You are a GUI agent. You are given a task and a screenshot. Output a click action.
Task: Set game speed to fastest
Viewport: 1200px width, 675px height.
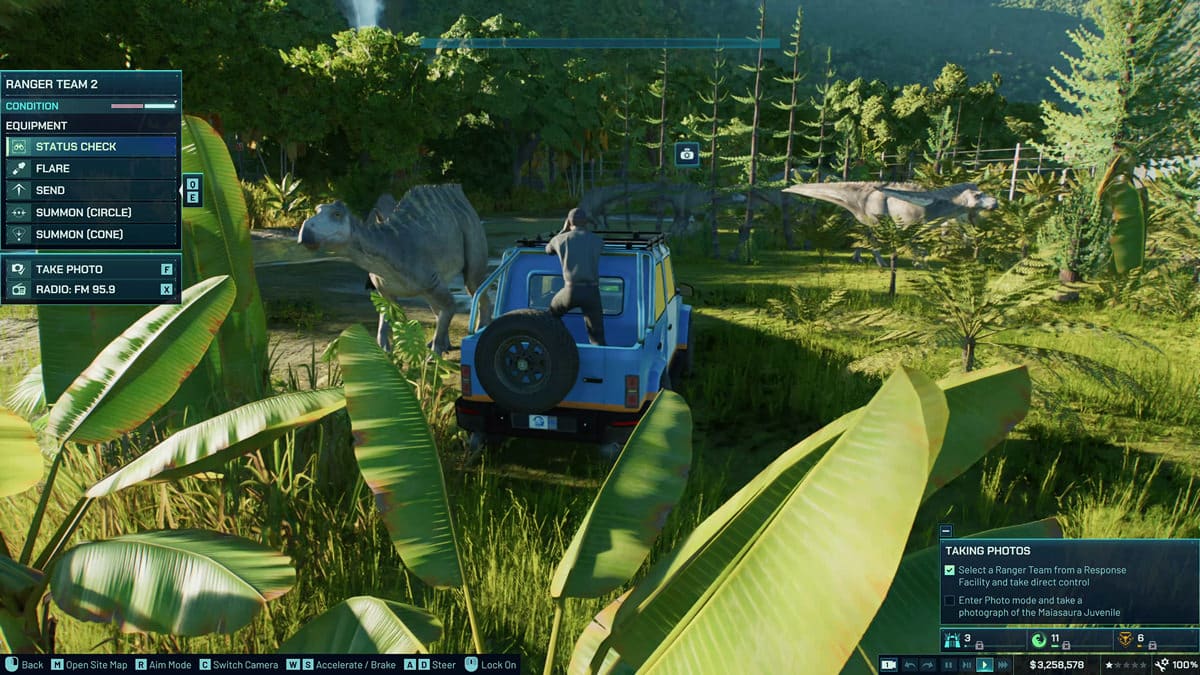pos(1003,665)
